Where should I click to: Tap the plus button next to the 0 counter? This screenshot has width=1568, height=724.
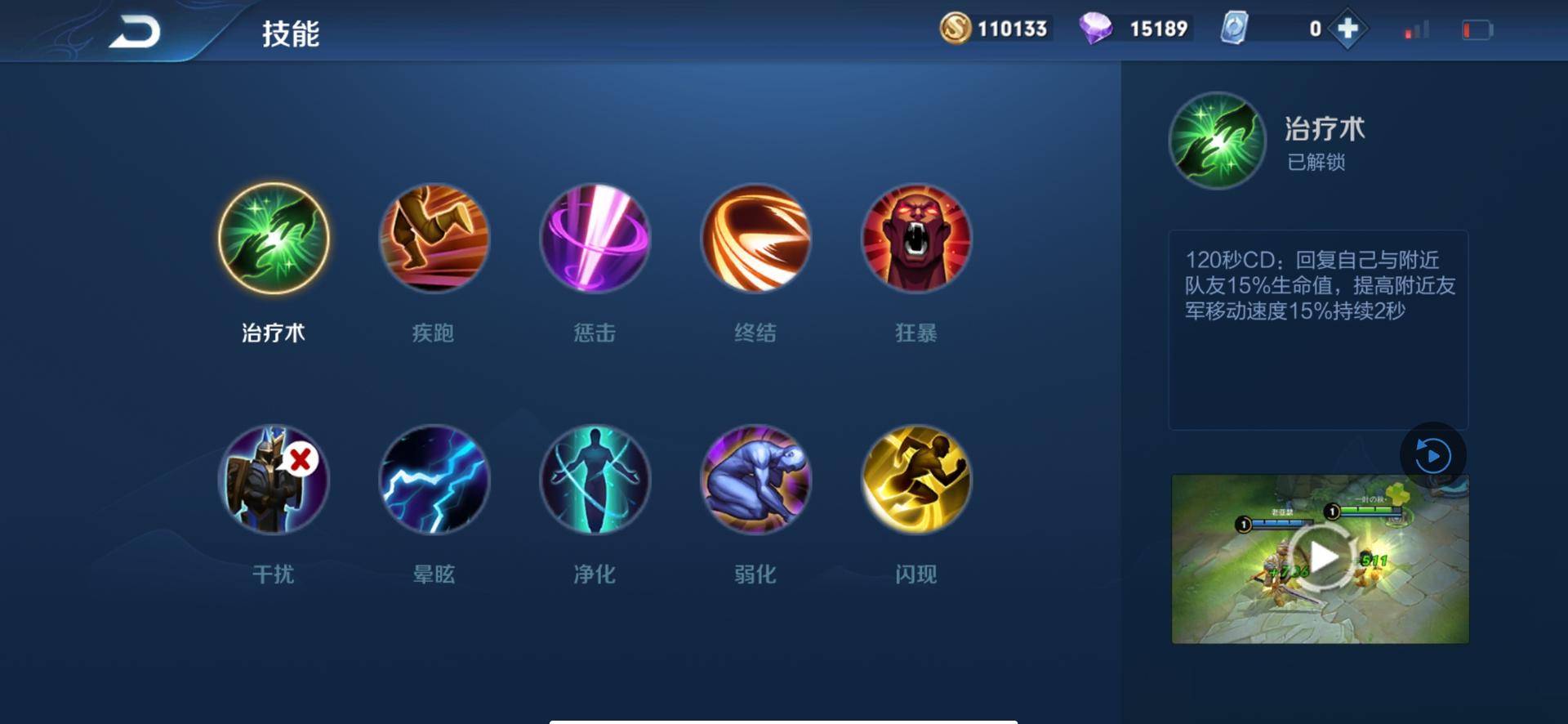tap(1349, 28)
